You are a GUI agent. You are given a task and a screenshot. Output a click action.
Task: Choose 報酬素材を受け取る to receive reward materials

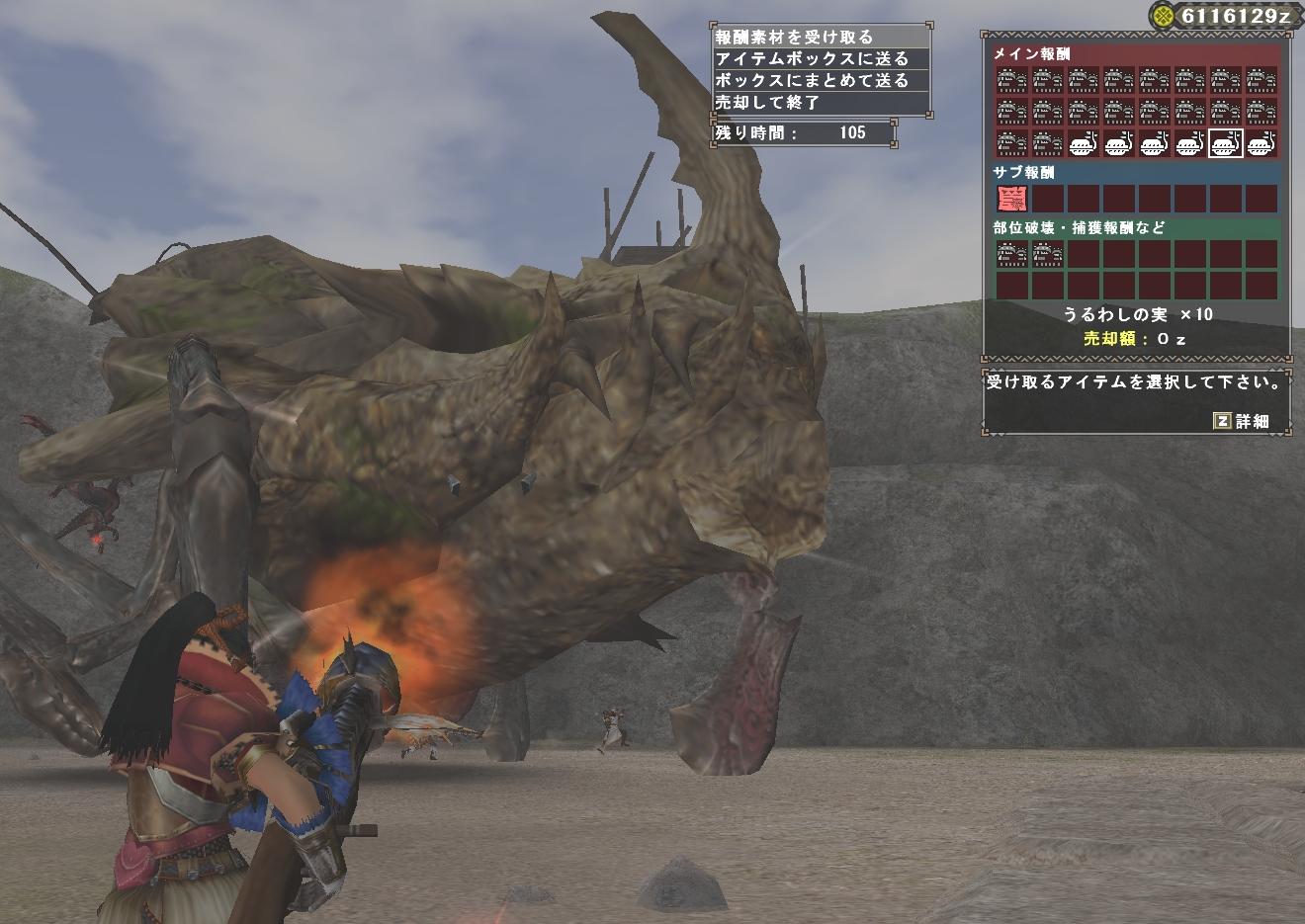pyautogui.click(x=820, y=37)
